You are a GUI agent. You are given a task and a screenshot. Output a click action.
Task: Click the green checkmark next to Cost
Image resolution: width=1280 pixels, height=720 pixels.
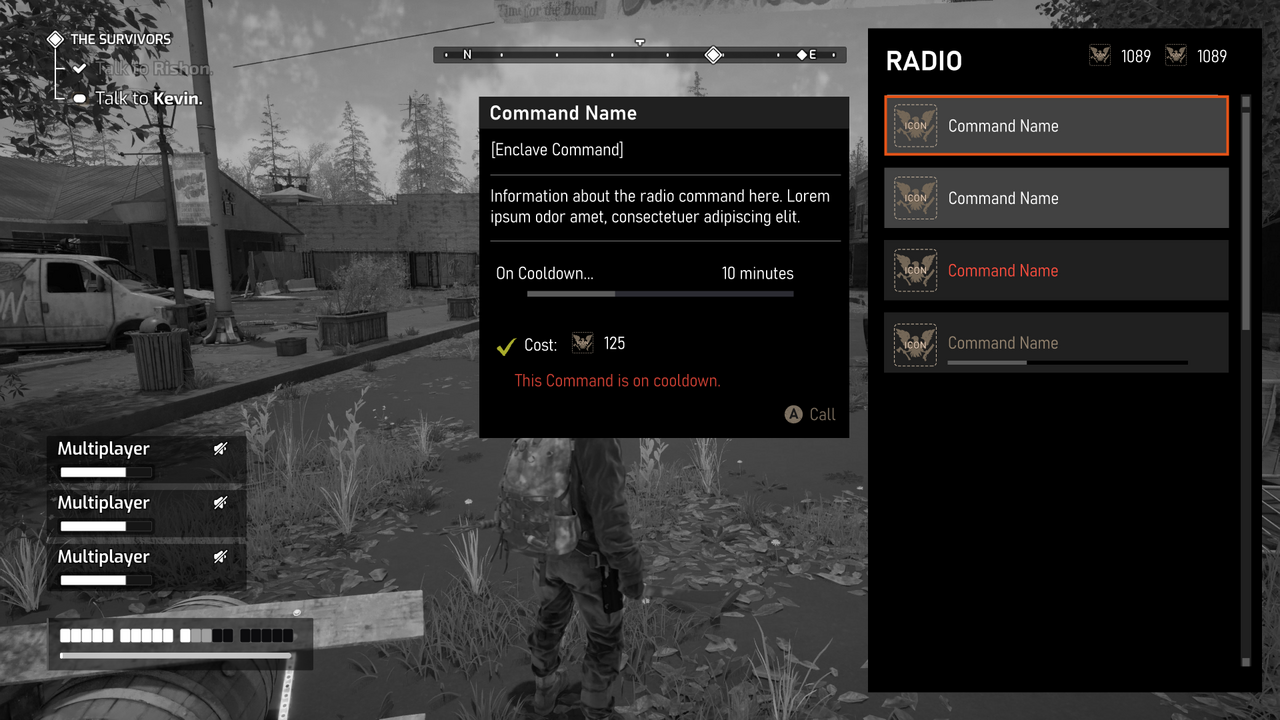pos(505,343)
